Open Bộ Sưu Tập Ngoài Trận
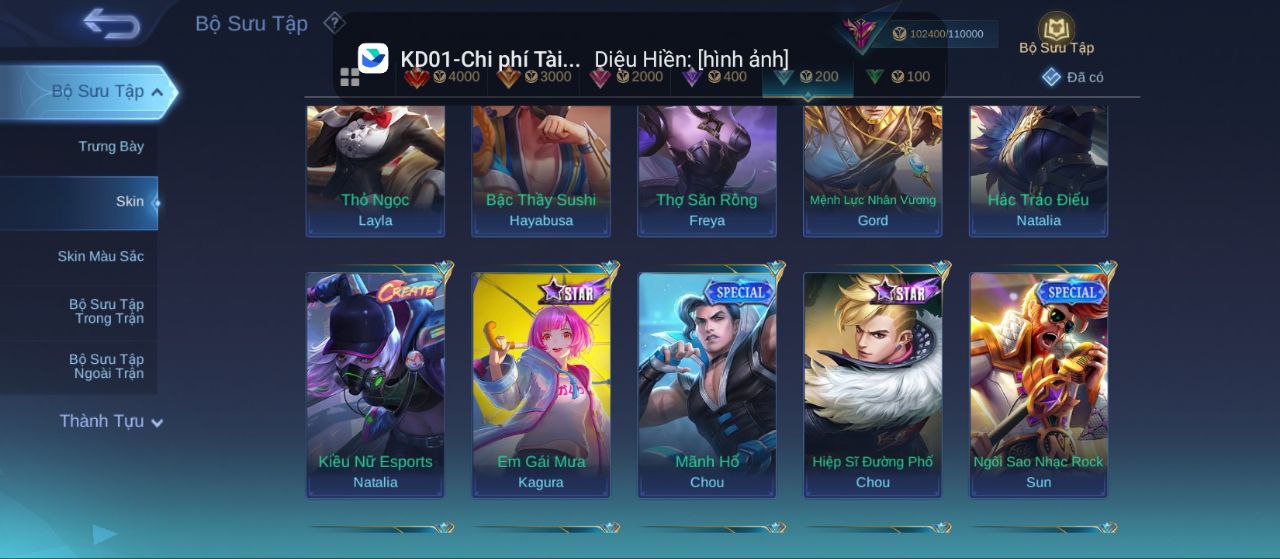 (106, 367)
